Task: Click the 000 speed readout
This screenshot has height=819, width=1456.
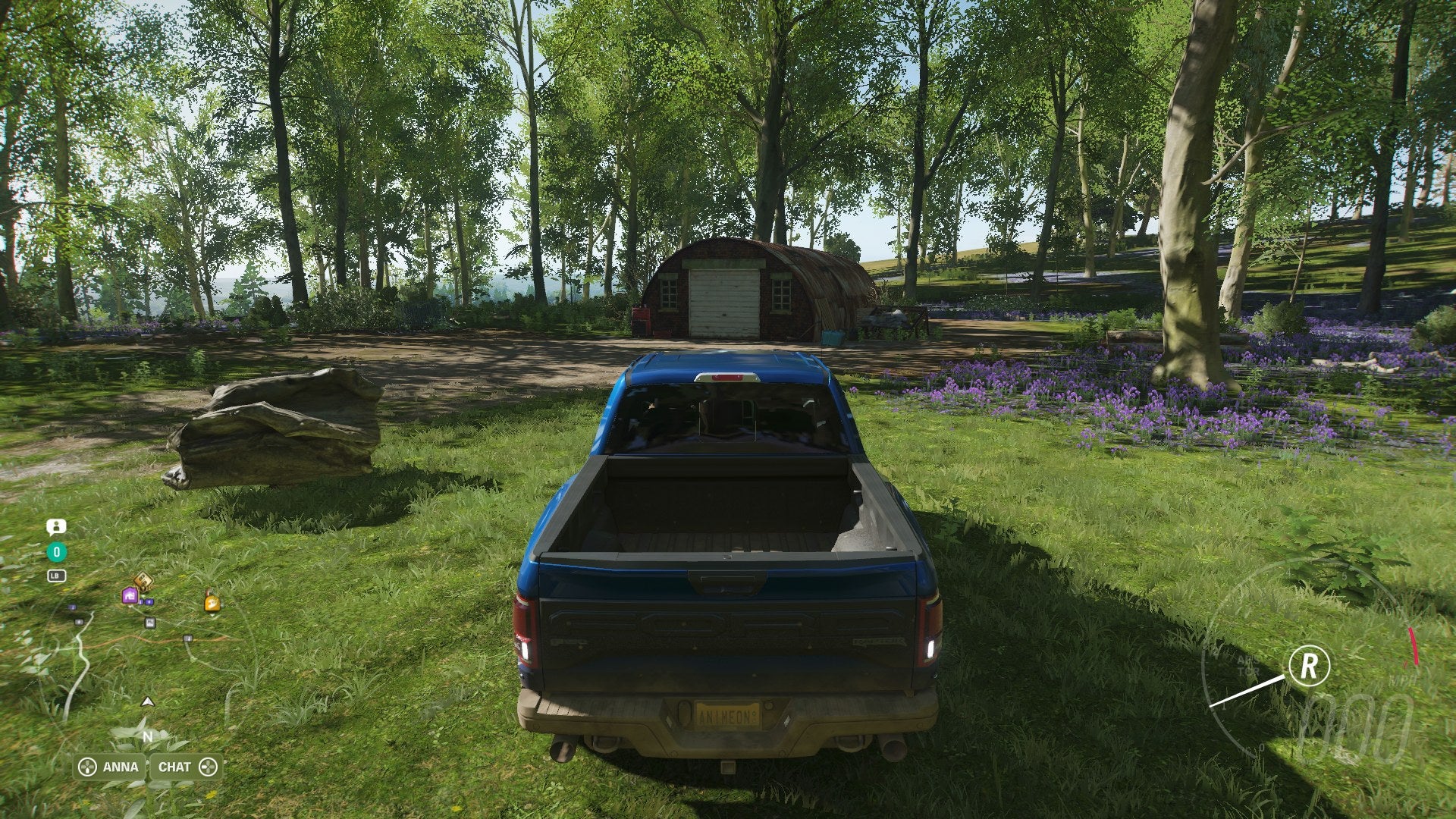Action: pyautogui.click(x=1357, y=726)
